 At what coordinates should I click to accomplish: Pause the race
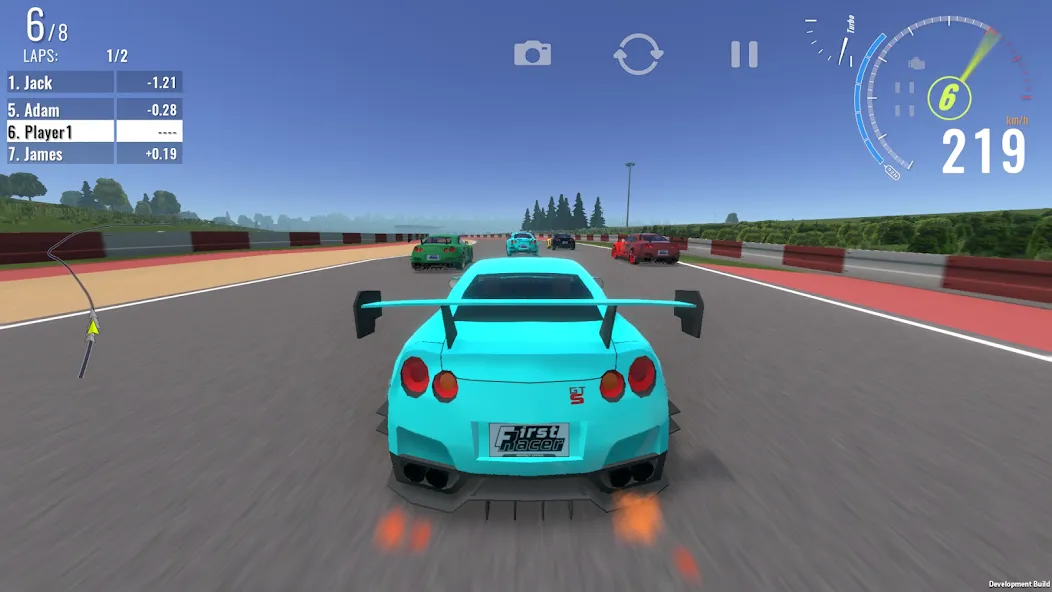744,54
